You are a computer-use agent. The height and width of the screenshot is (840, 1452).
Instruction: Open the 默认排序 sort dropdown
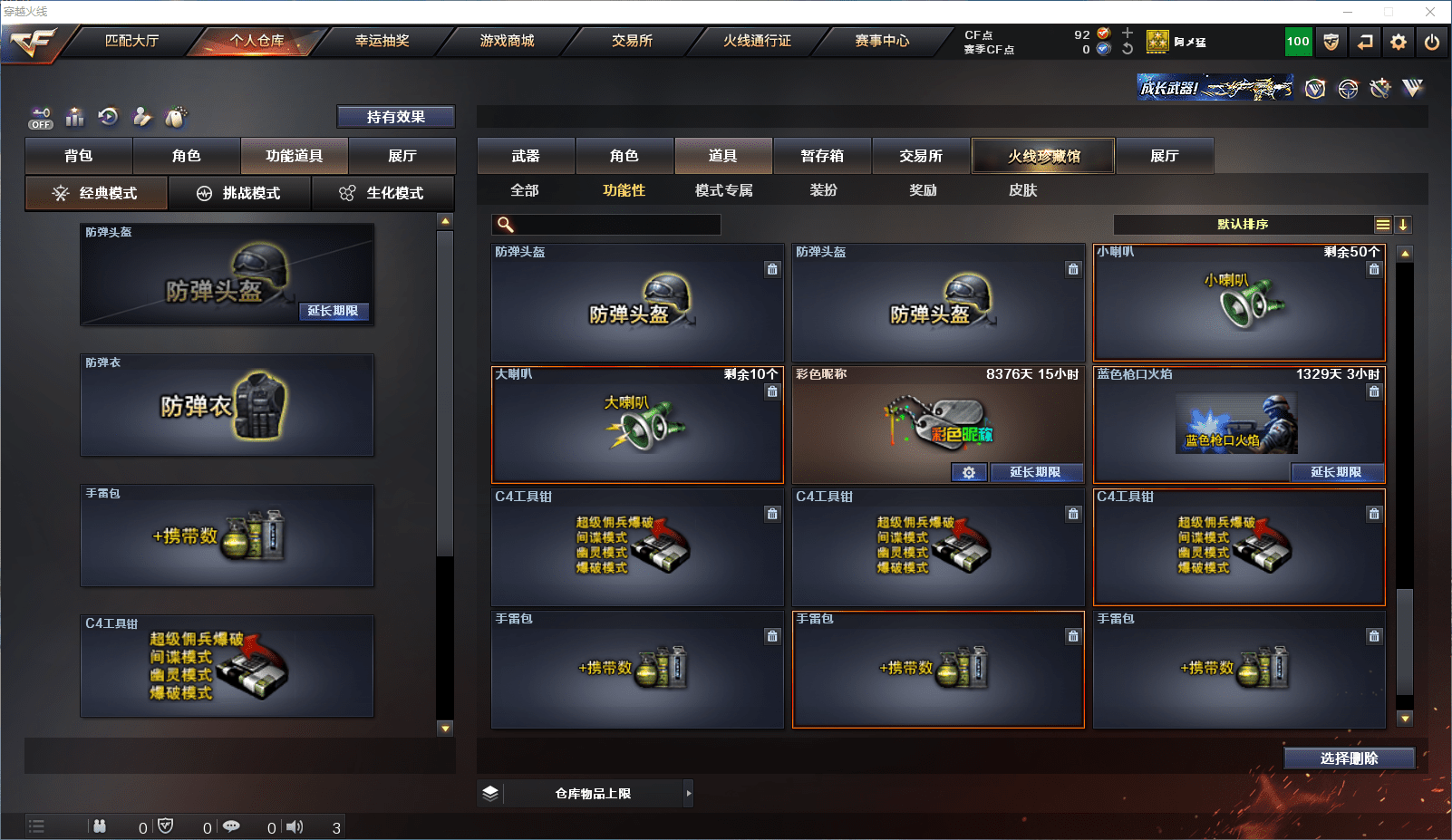click(x=1243, y=225)
